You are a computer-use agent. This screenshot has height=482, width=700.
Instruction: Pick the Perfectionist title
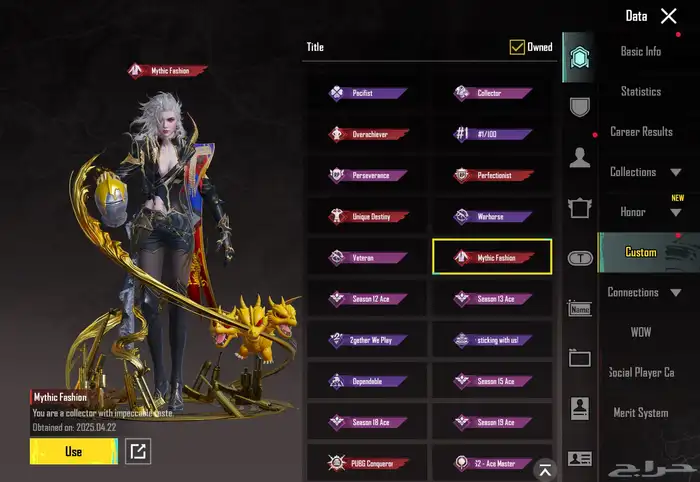point(492,175)
